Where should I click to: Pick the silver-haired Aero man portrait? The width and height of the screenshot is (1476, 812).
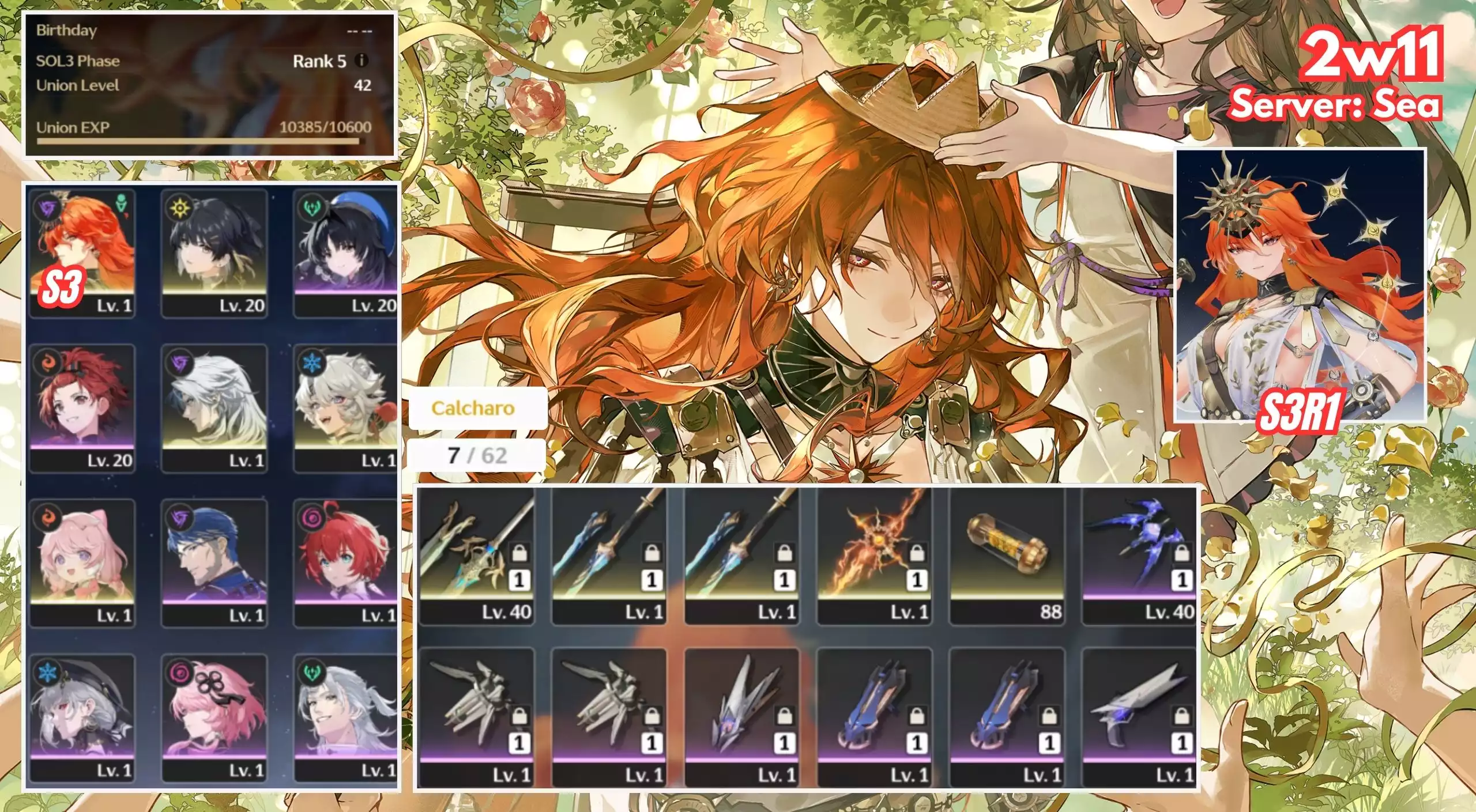(345, 718)
